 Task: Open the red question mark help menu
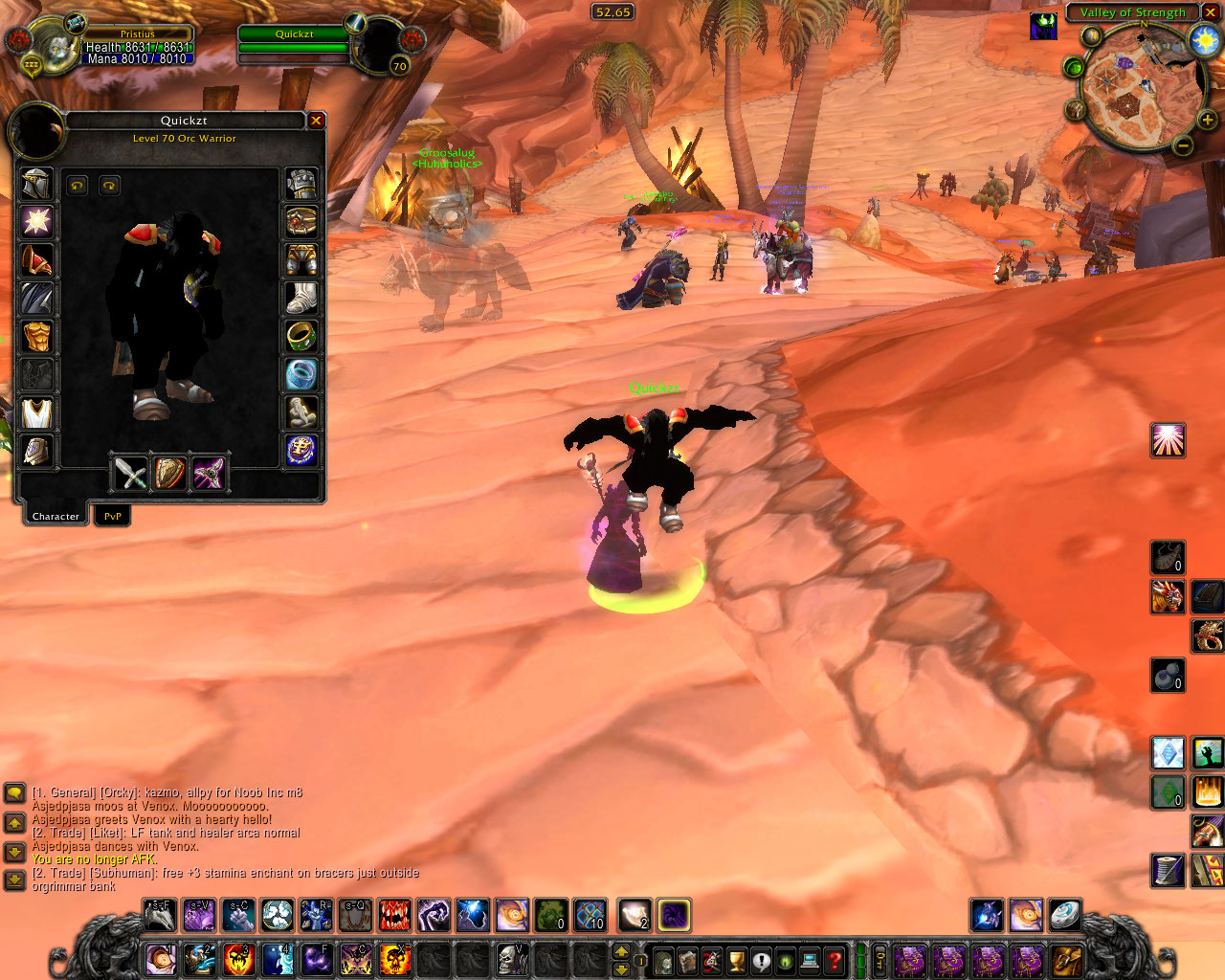pos(835,960)
